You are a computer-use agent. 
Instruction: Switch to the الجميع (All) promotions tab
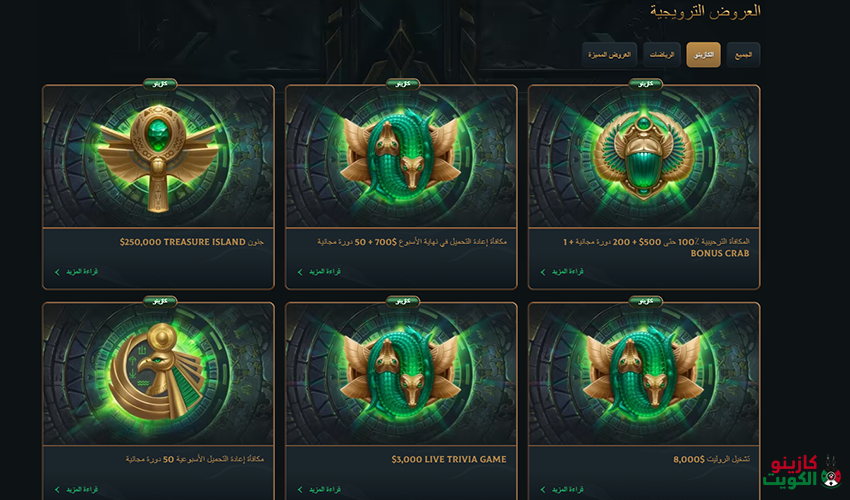(x=743, y=55)
